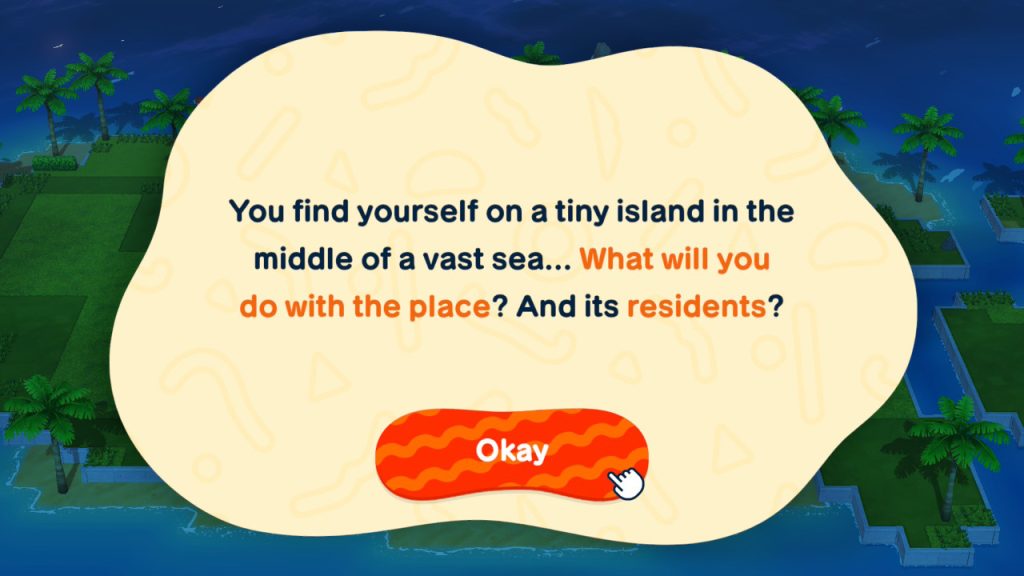Confirm the intro message with Okay
The image size is (1024, 576).
click(511, 451)
